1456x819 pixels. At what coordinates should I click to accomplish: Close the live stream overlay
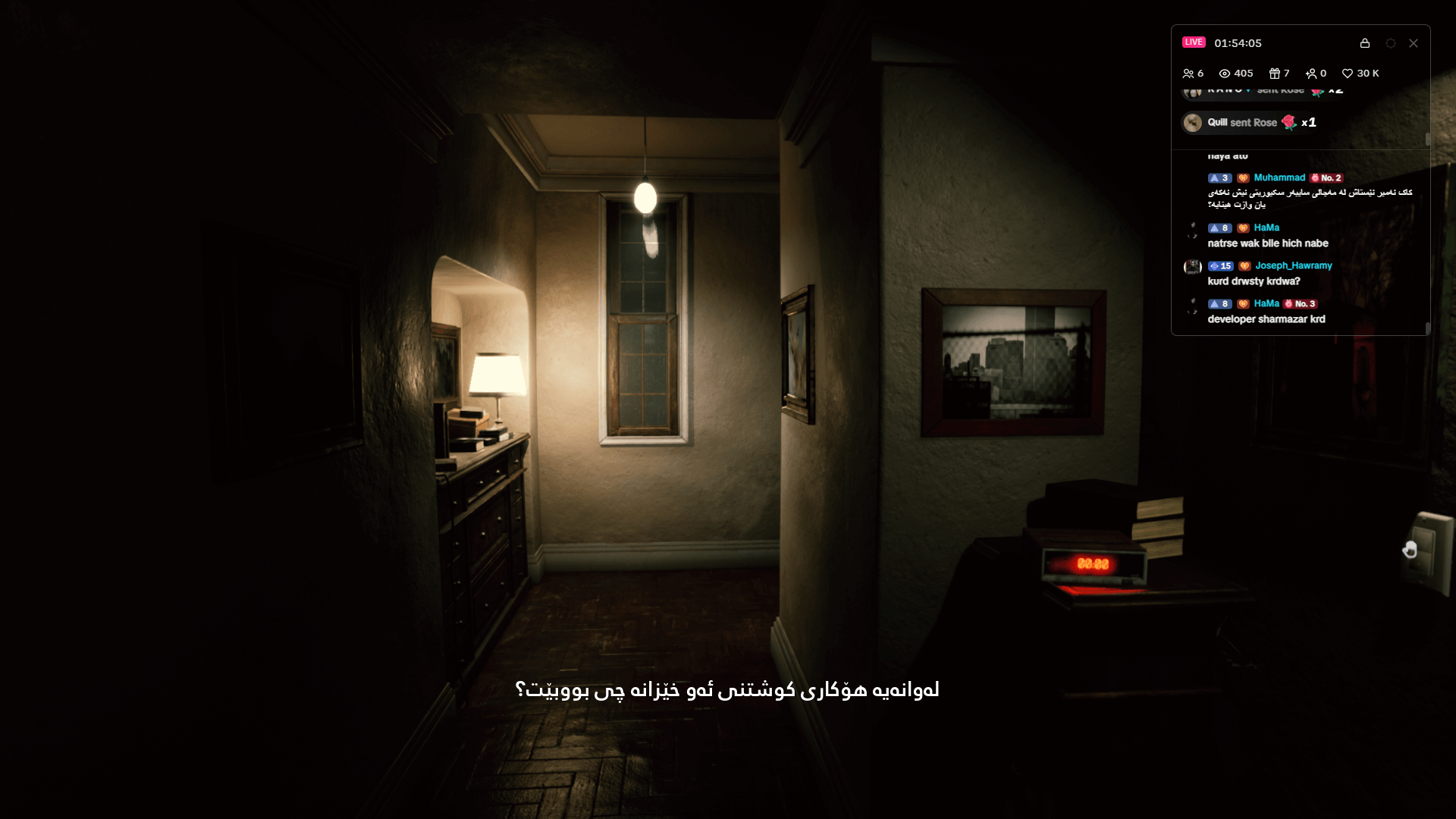1414,43
